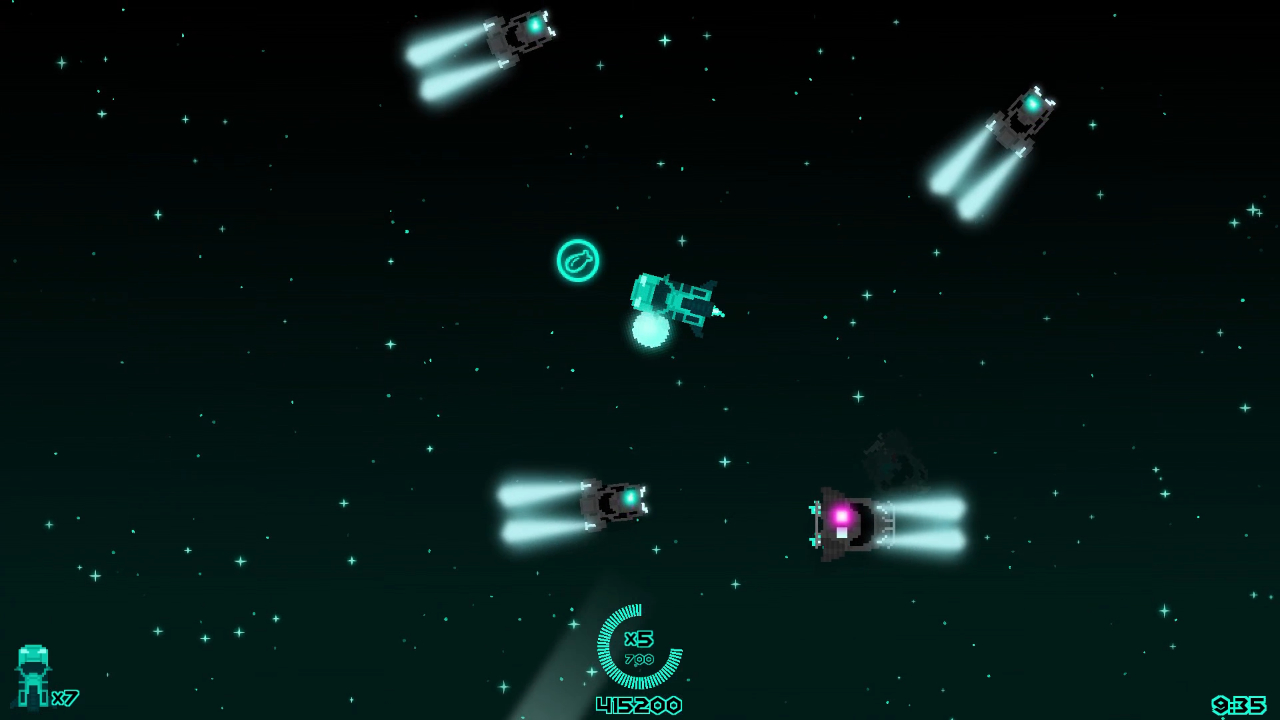Click the x7 lives counter label
This screenshot has width=1280, height=720.
[66, 697]
